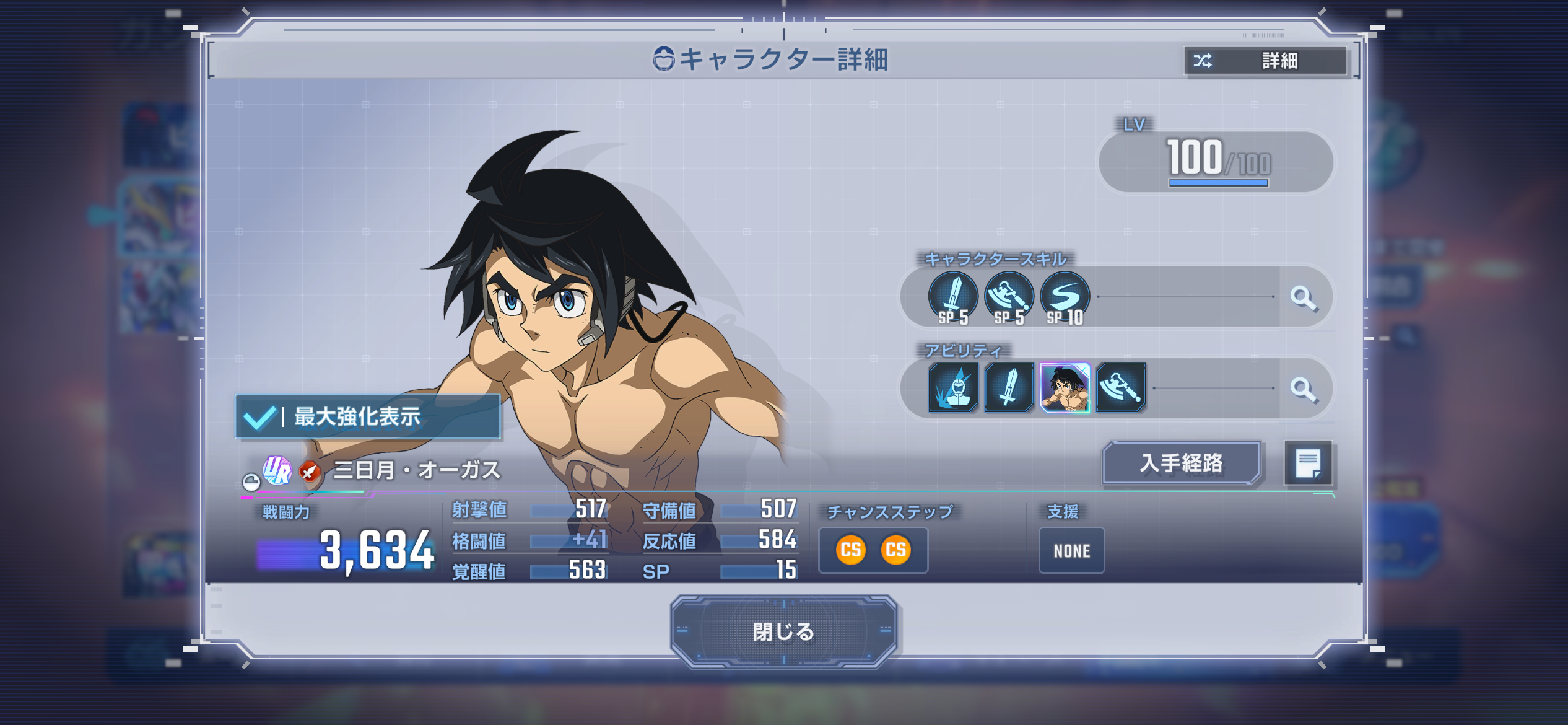The width and height of the screenshot is (1568, 725).
Task: Select the SP 5 axe skill icon
Action: coord(1009,297)
